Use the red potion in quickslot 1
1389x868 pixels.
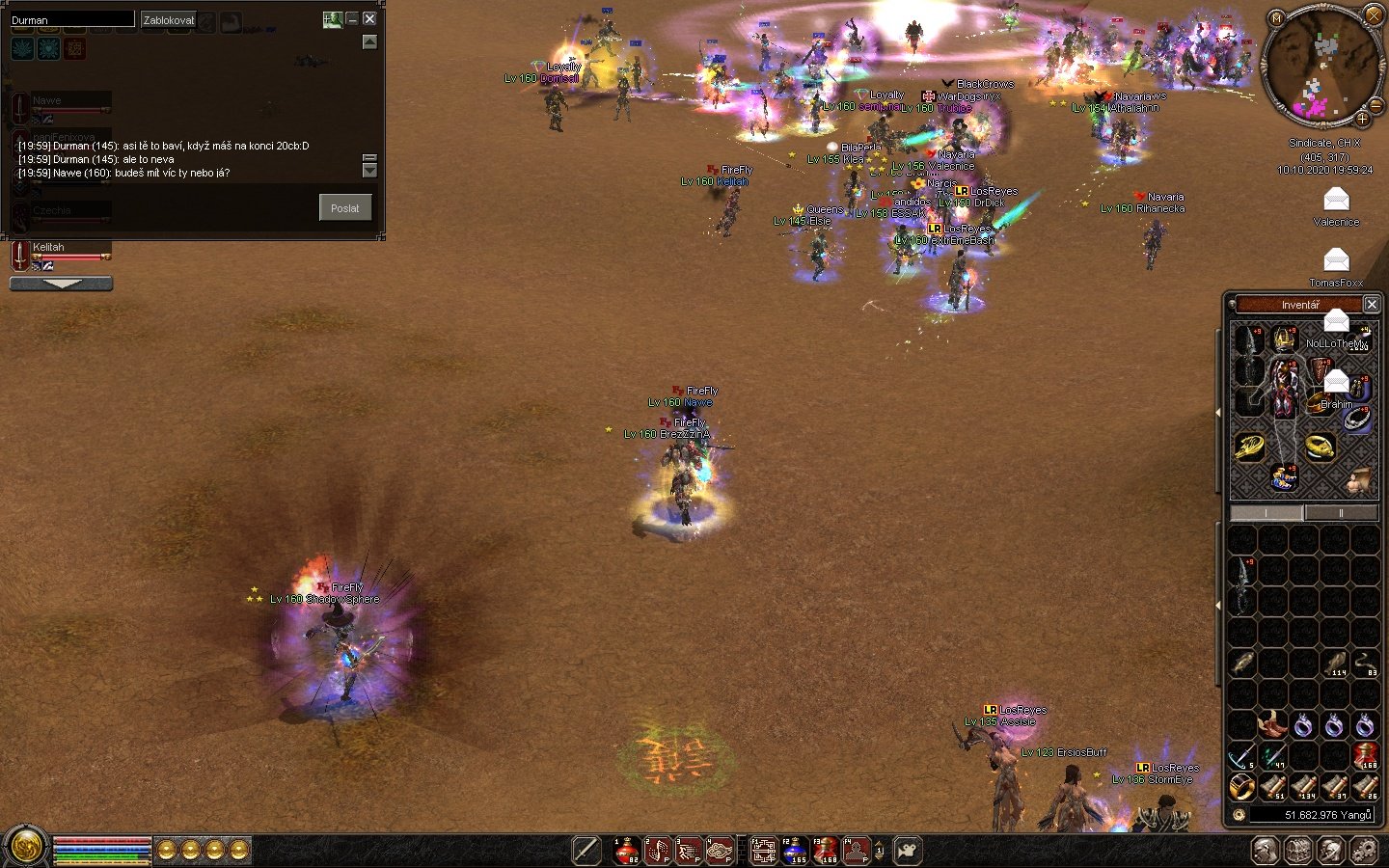coord(627,851)
